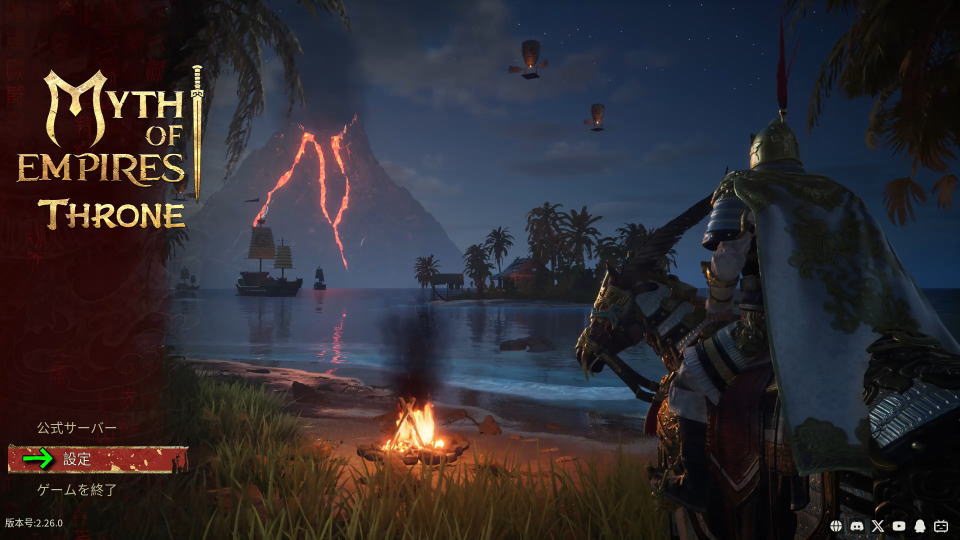
Task: Open the official website globe icon
Action: pyautogui.click(x=836, y=525)
